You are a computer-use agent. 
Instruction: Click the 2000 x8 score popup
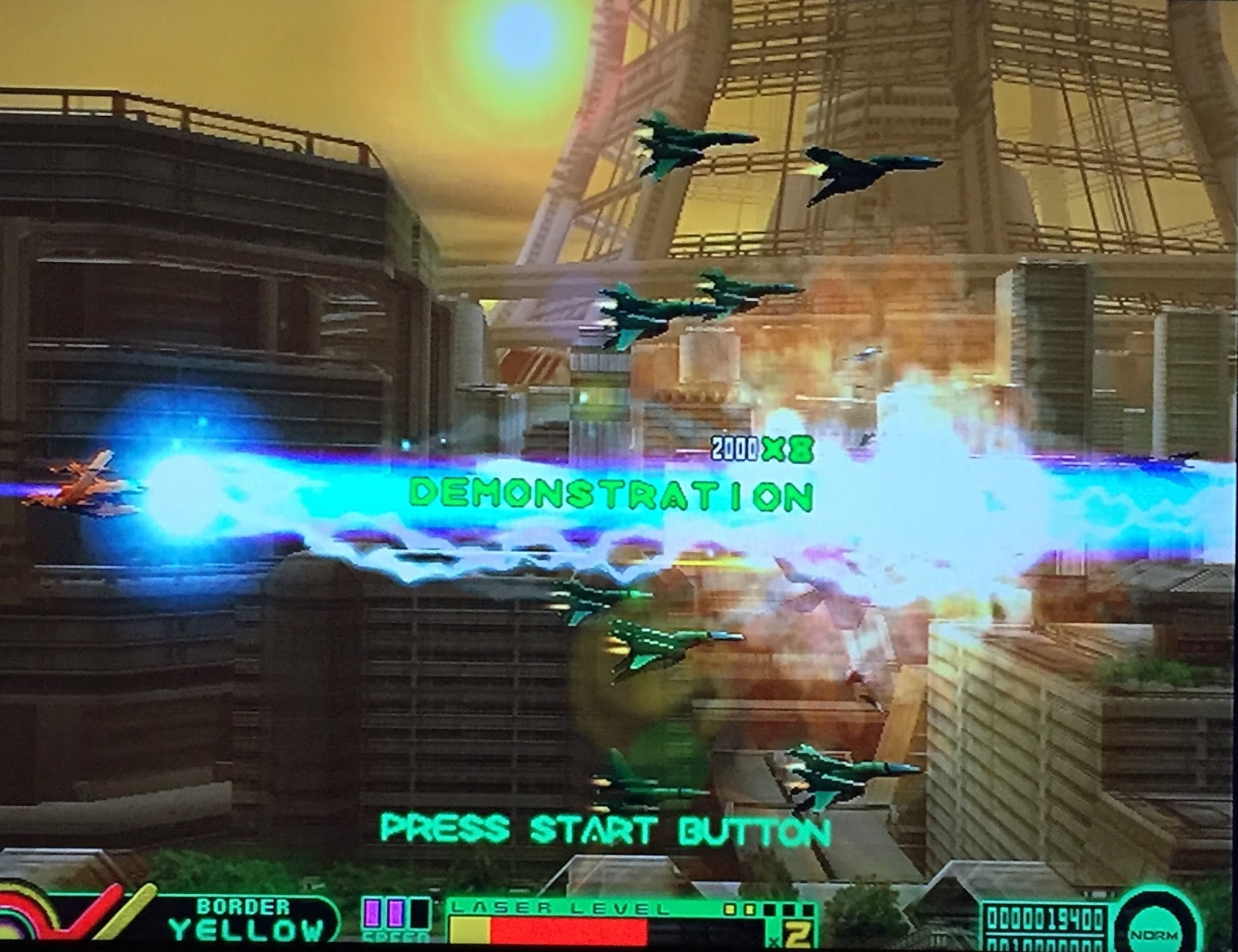(762, 447)
